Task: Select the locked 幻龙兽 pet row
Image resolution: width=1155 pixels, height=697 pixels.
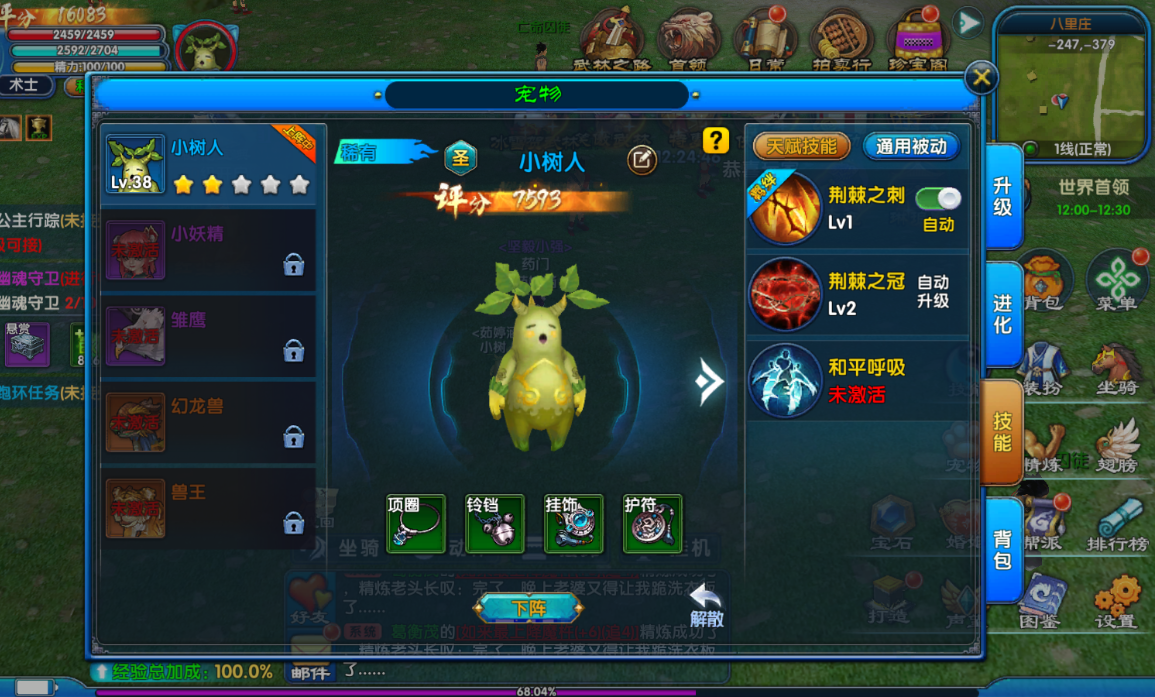Action: tap(208, 422)
